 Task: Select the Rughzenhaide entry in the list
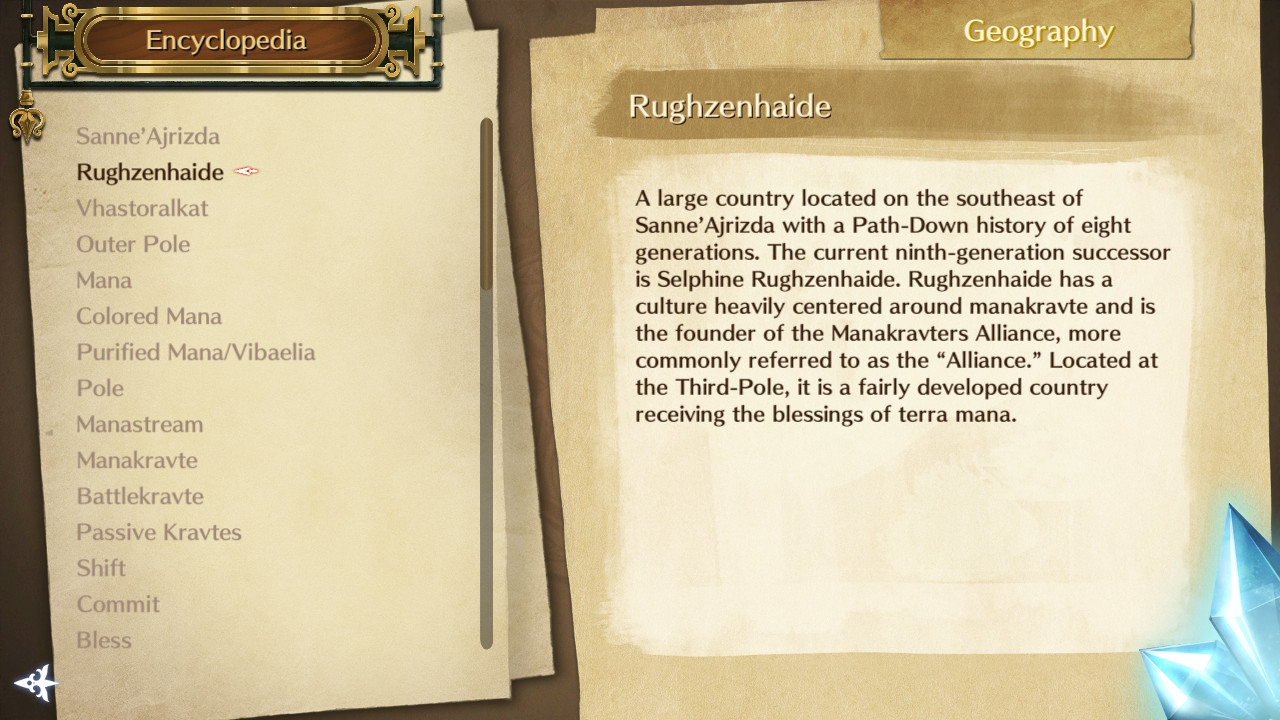coord(150,172)
